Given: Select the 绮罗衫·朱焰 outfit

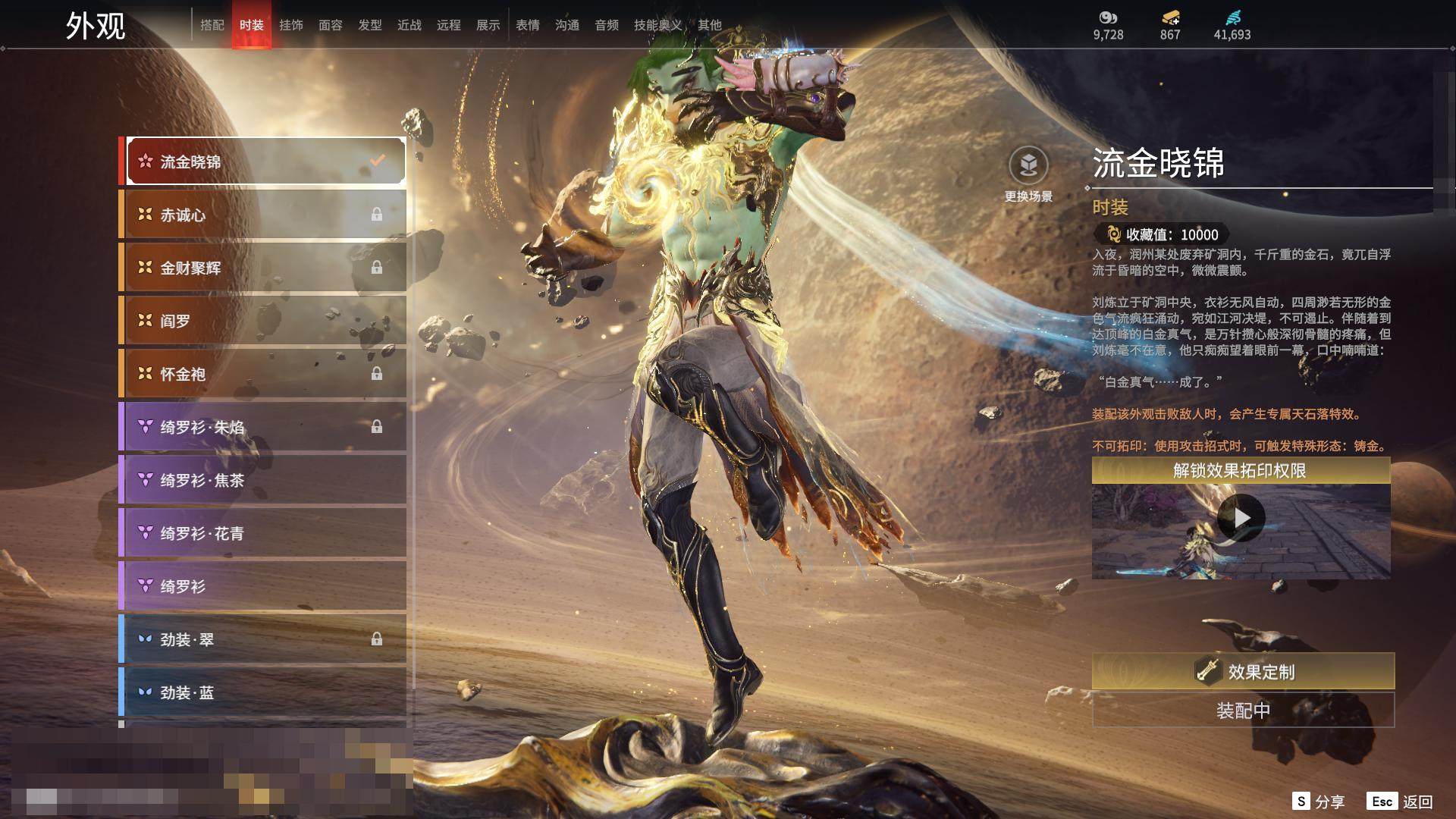Looking at the screenshot, I should [263, 427].
